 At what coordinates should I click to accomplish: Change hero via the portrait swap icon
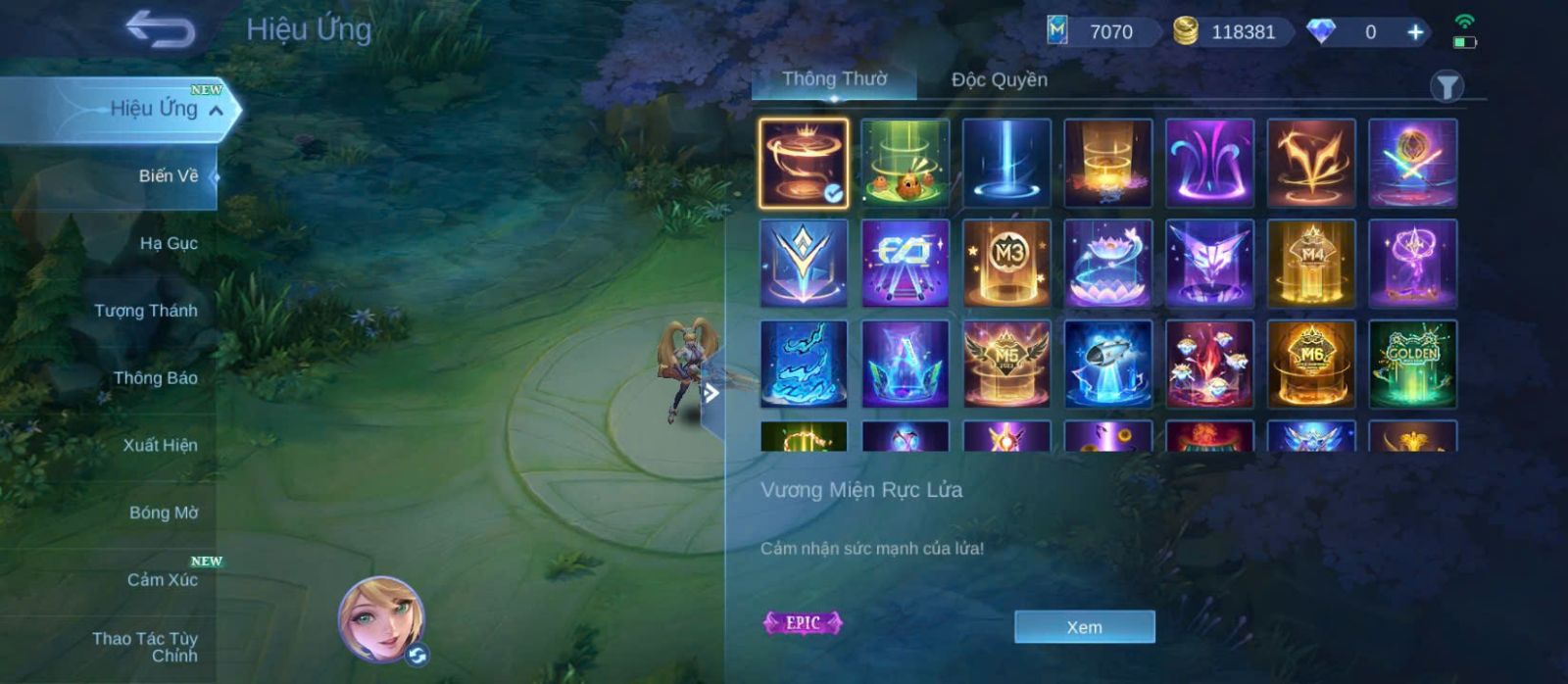coord(417,656)
